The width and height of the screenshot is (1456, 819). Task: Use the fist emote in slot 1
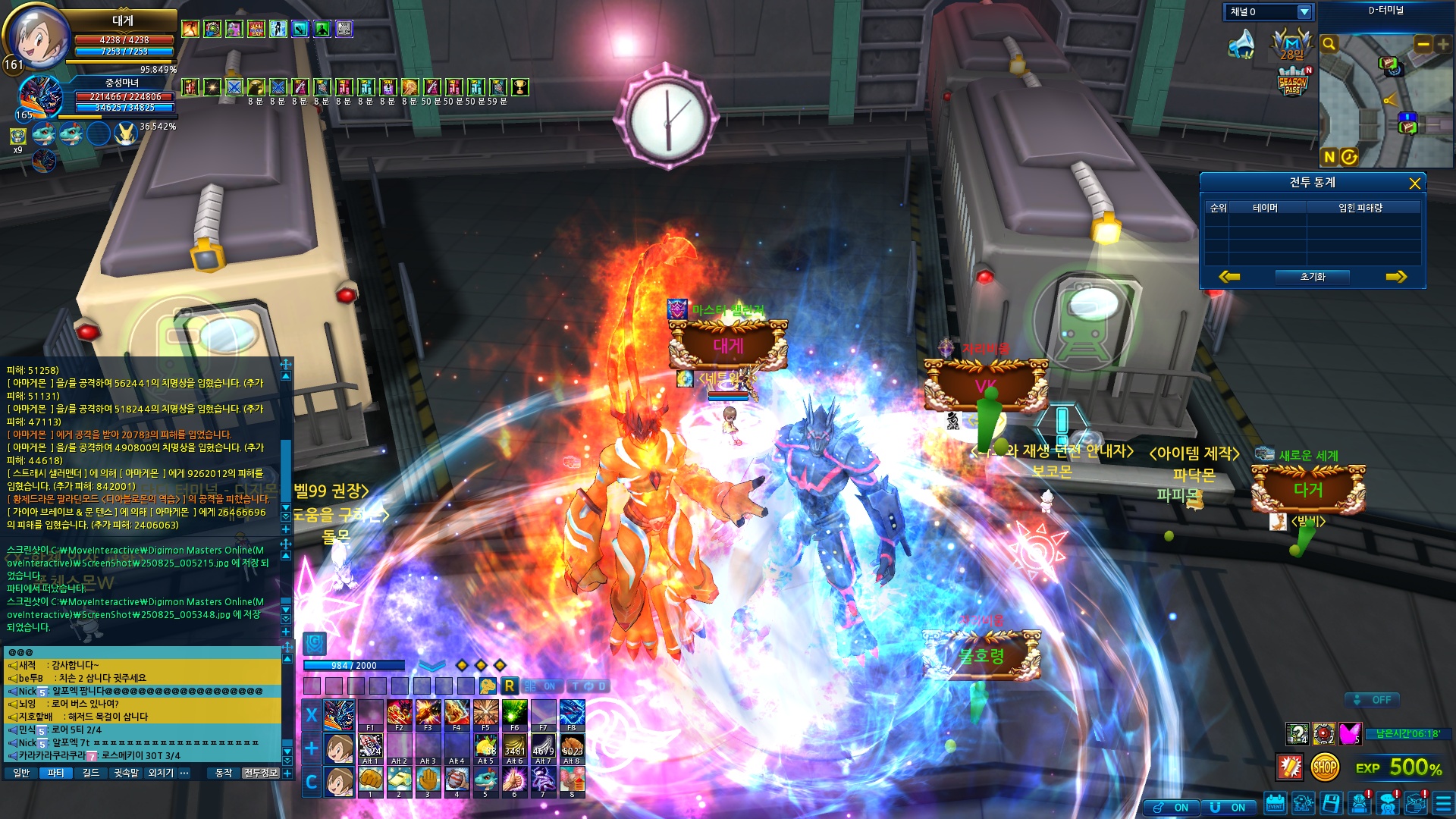(x=370, y=780)
